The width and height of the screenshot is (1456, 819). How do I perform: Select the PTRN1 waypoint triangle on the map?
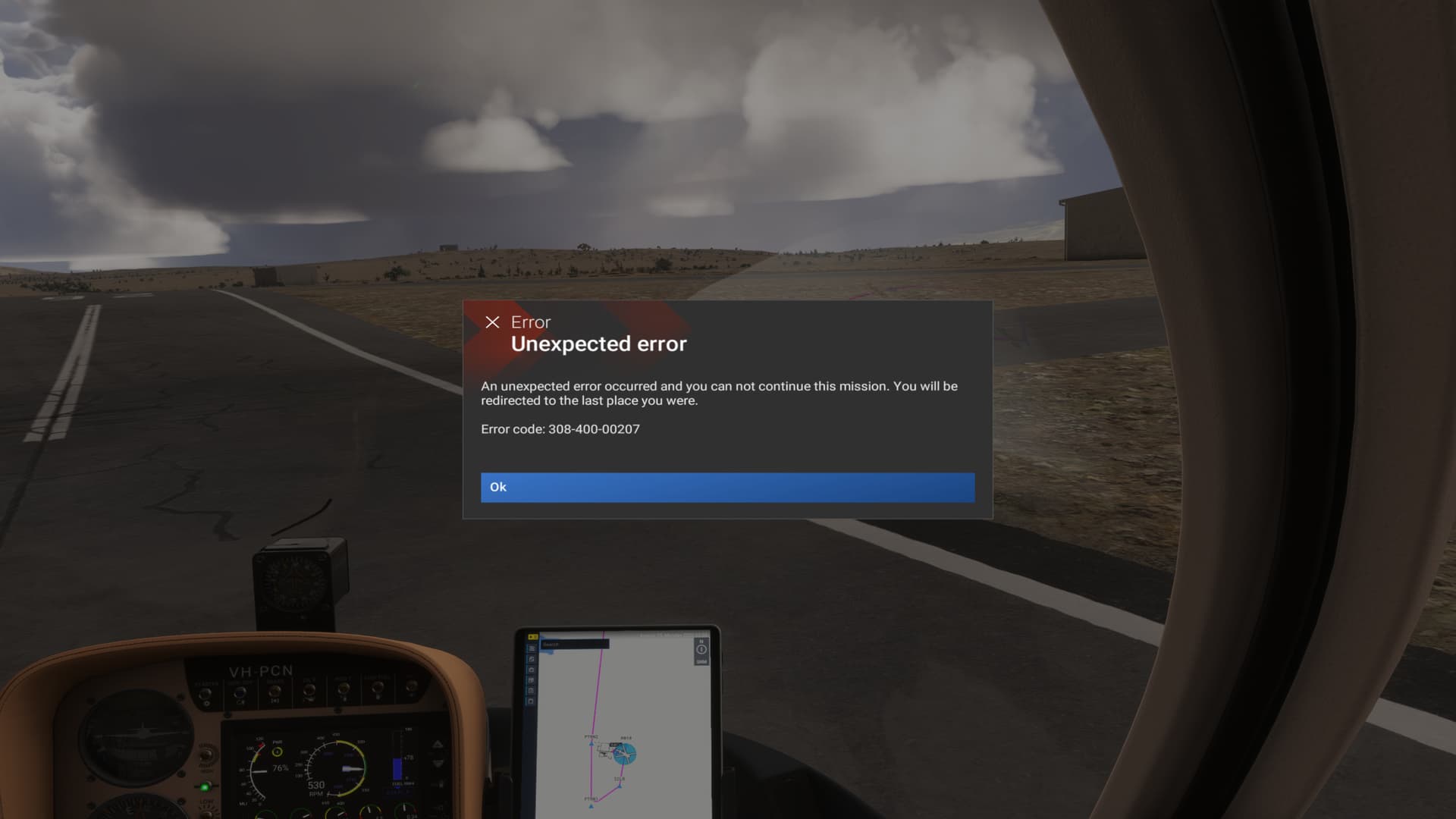click(x=591, y=806)
